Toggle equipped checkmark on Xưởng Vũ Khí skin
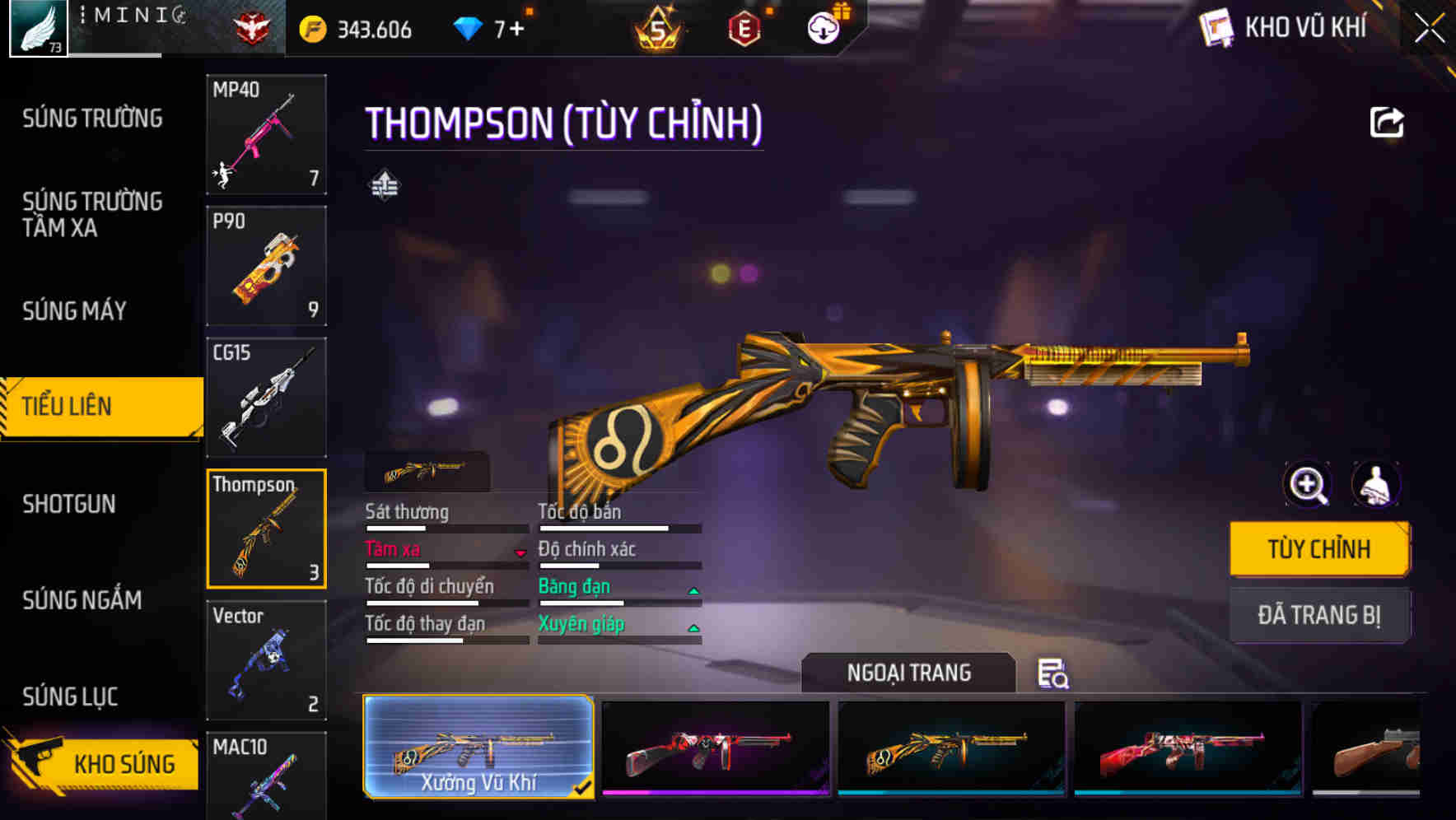Screen dimensions: 1456x820 coord(584,786)
